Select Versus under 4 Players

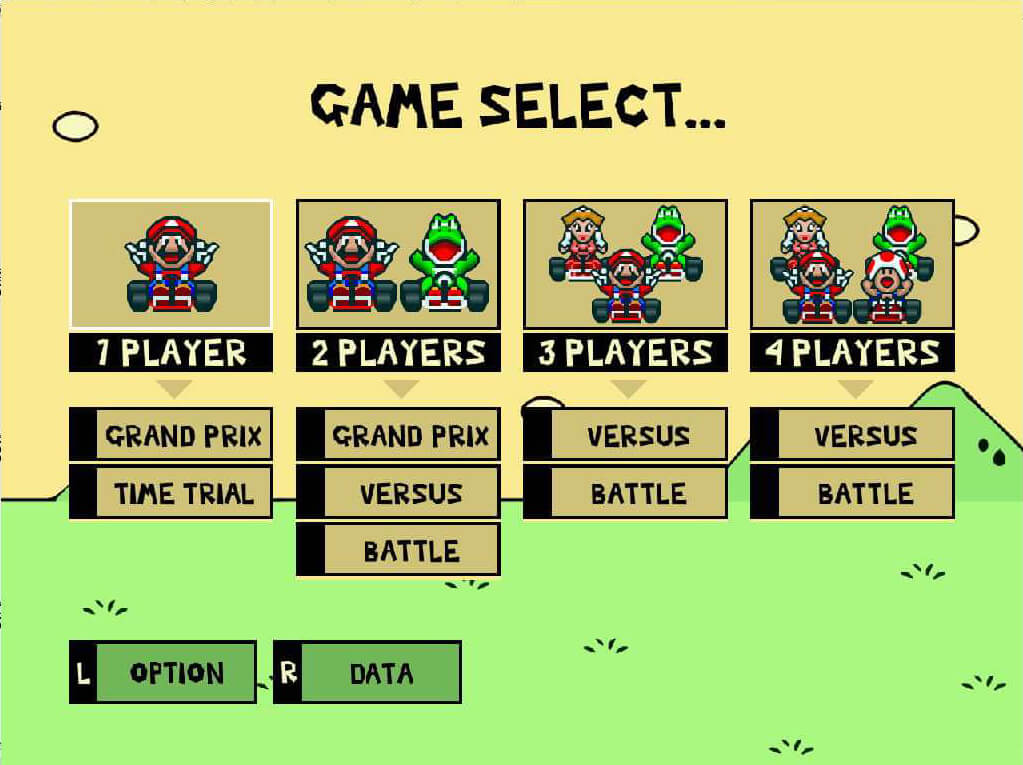(x=852, y=435)
